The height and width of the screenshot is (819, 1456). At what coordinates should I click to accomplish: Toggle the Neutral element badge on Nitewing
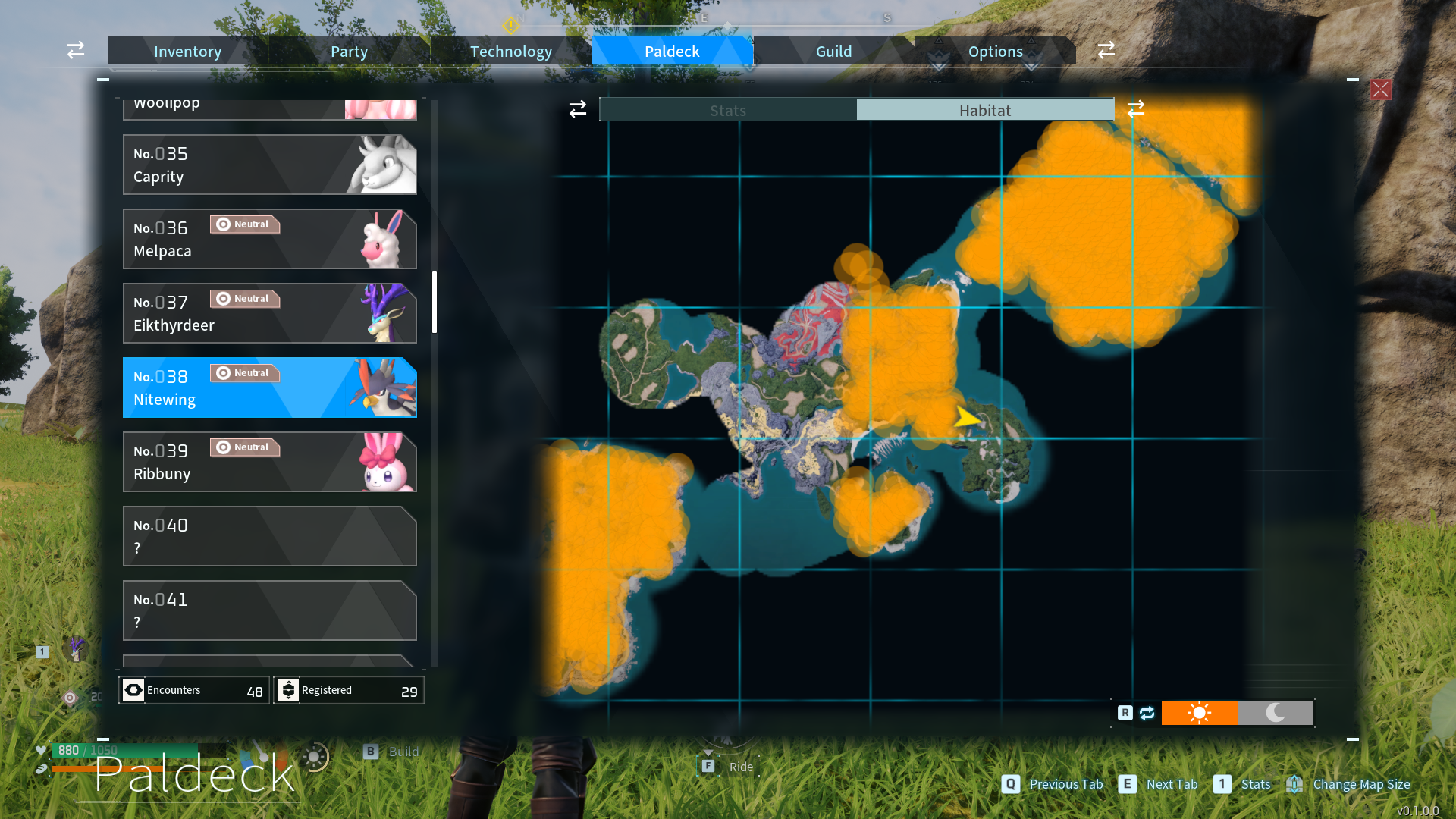[245, 372]
